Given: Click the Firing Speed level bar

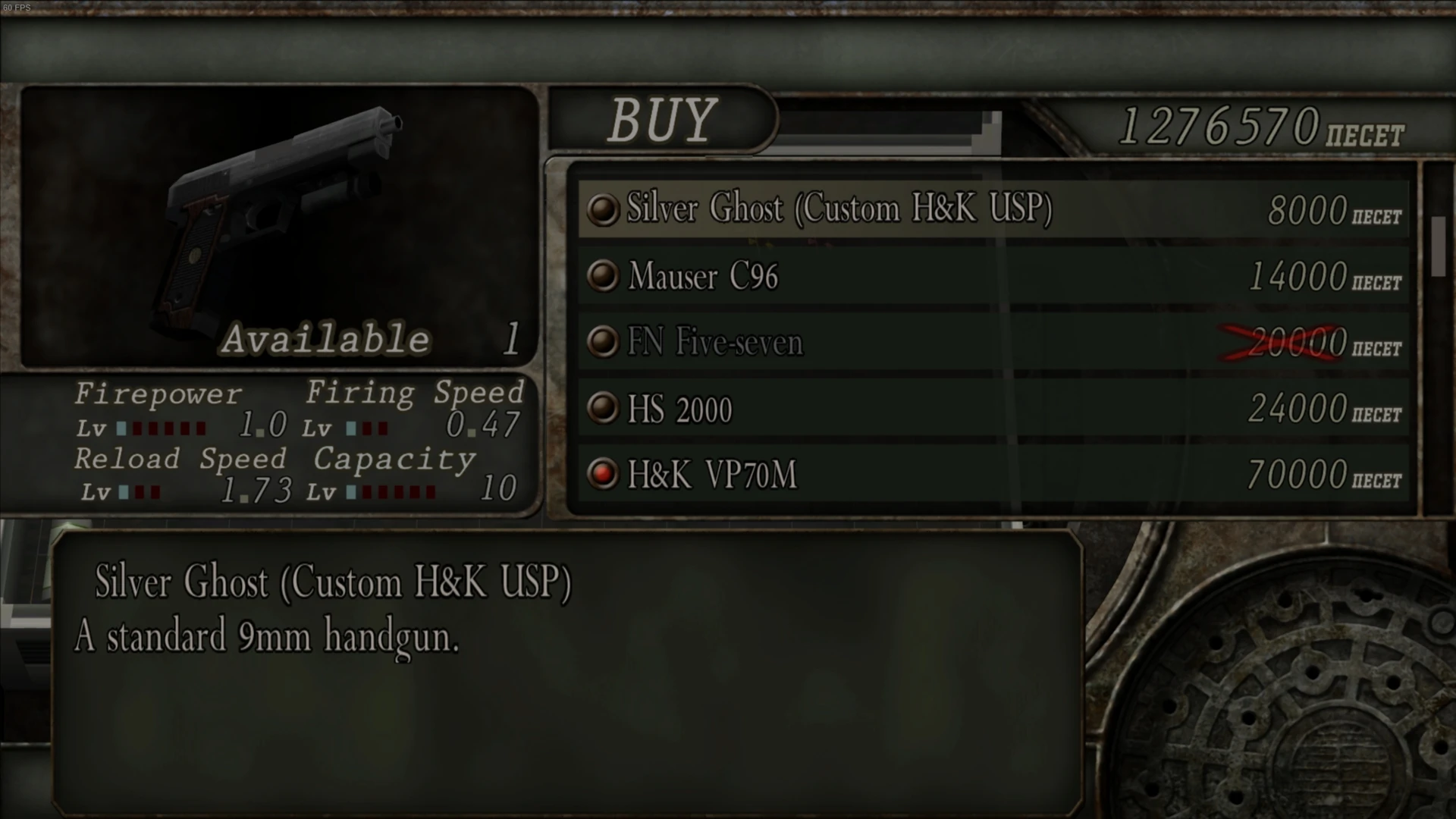Looking at the screenshot, I should [368, 428].
